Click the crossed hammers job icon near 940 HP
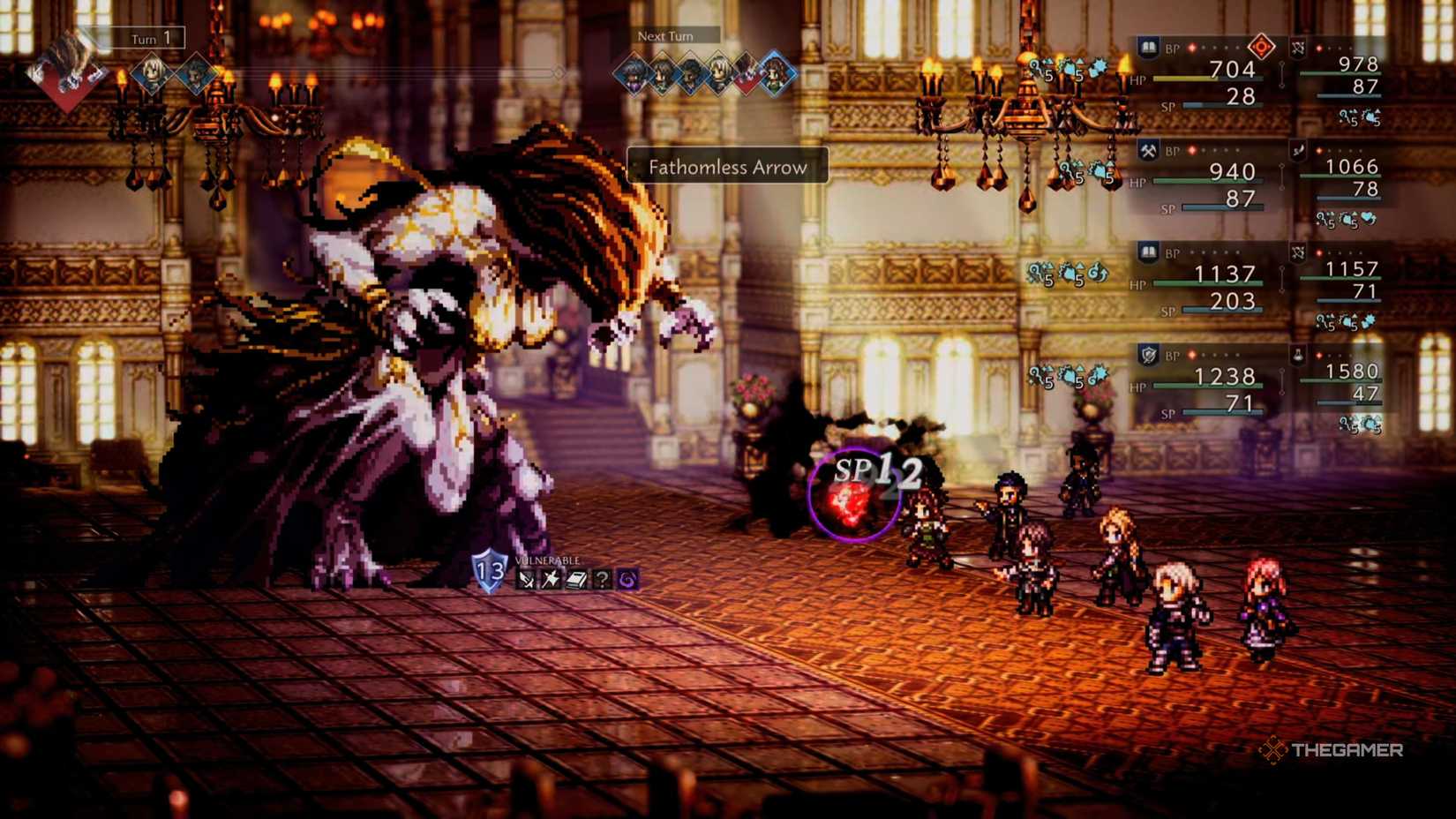 [1149, 149]
